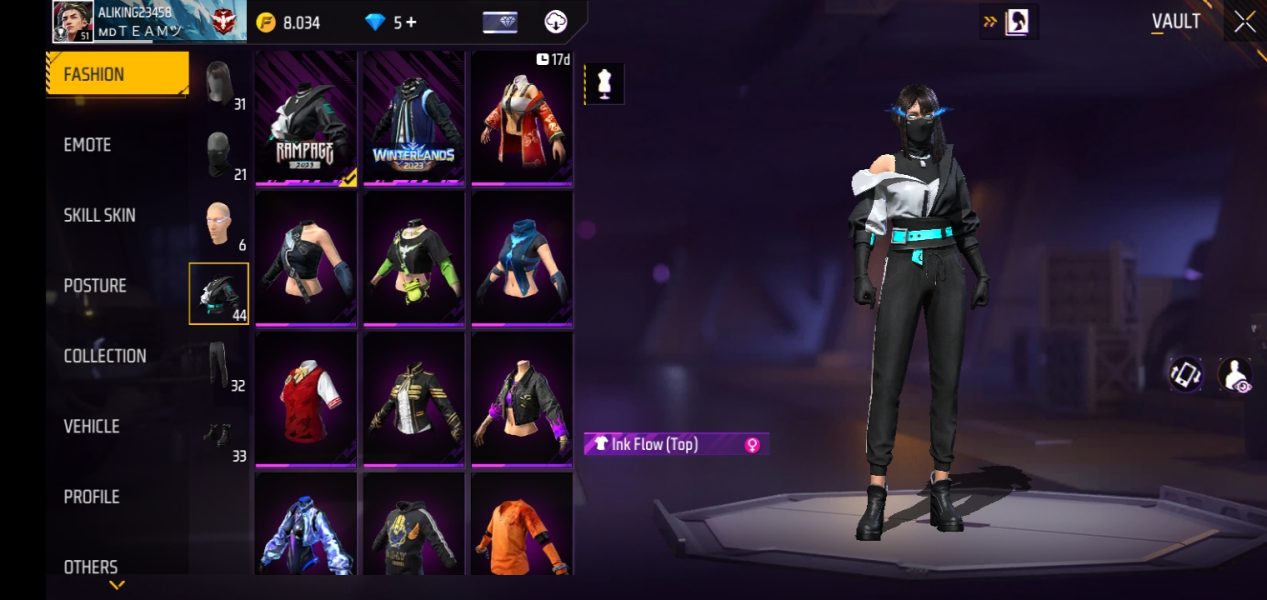The width and height of the screenshot is (1267, 600).
Task: Select the Winterlands 2023 jacket
Action: point(414,118)
